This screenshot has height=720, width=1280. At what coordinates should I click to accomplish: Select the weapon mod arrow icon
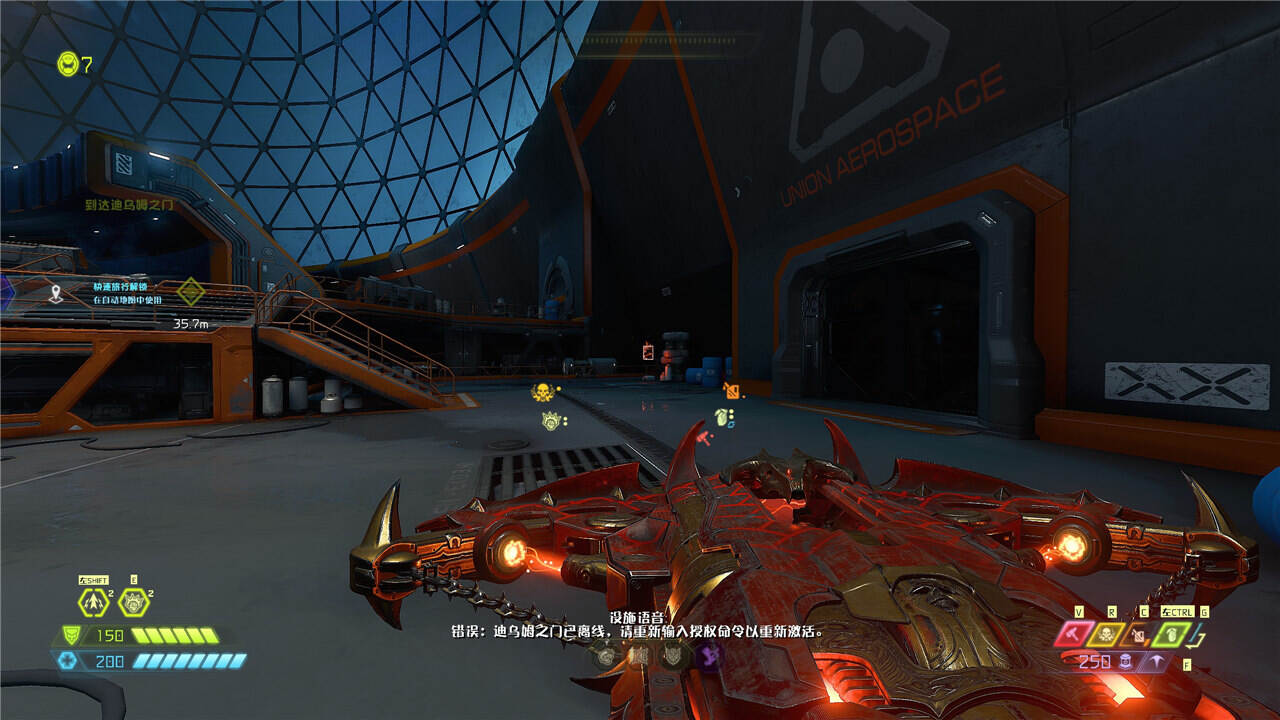pyautogui.click(x=1157, y=661)
